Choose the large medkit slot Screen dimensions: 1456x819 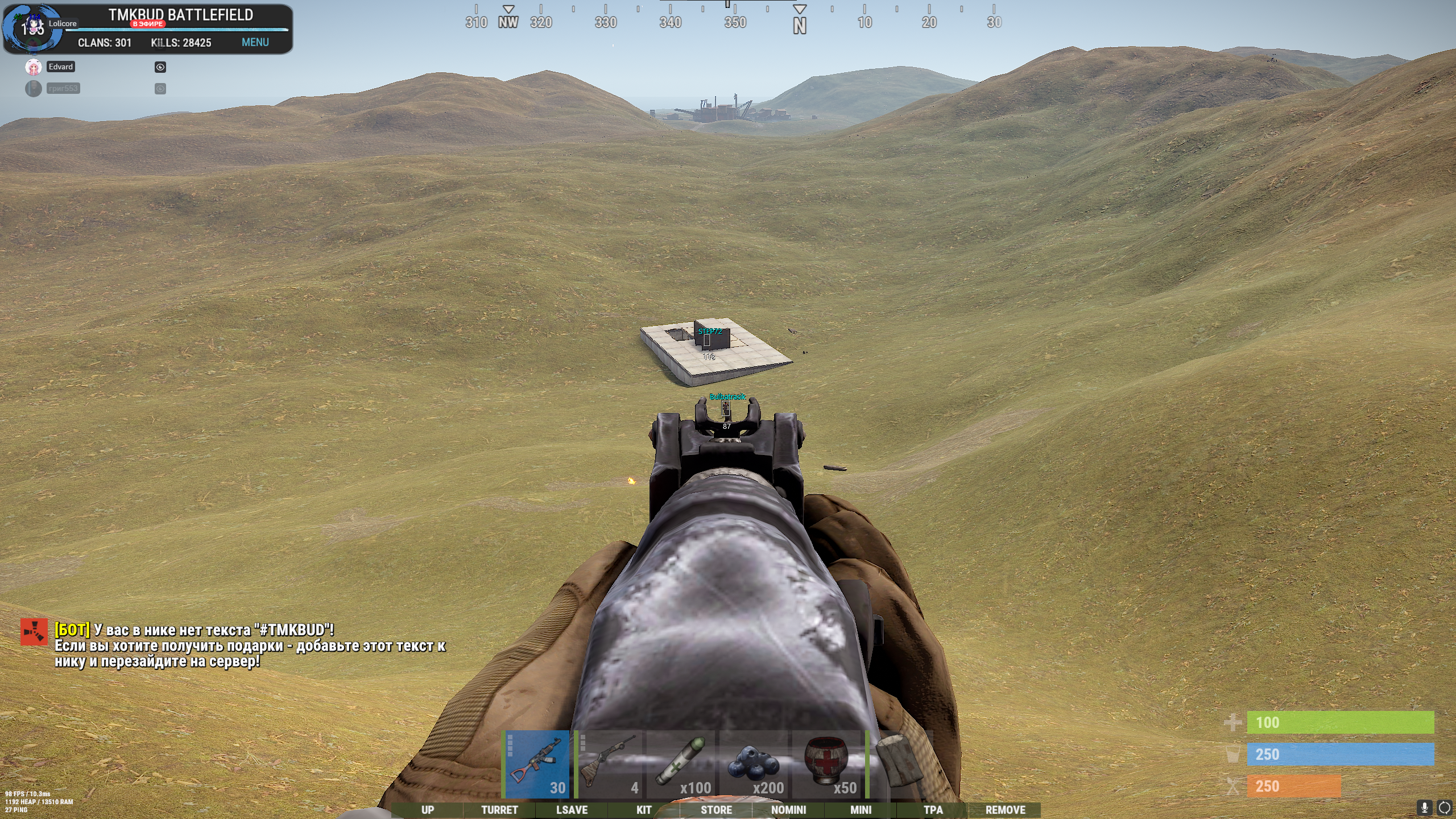coord(828,764)
